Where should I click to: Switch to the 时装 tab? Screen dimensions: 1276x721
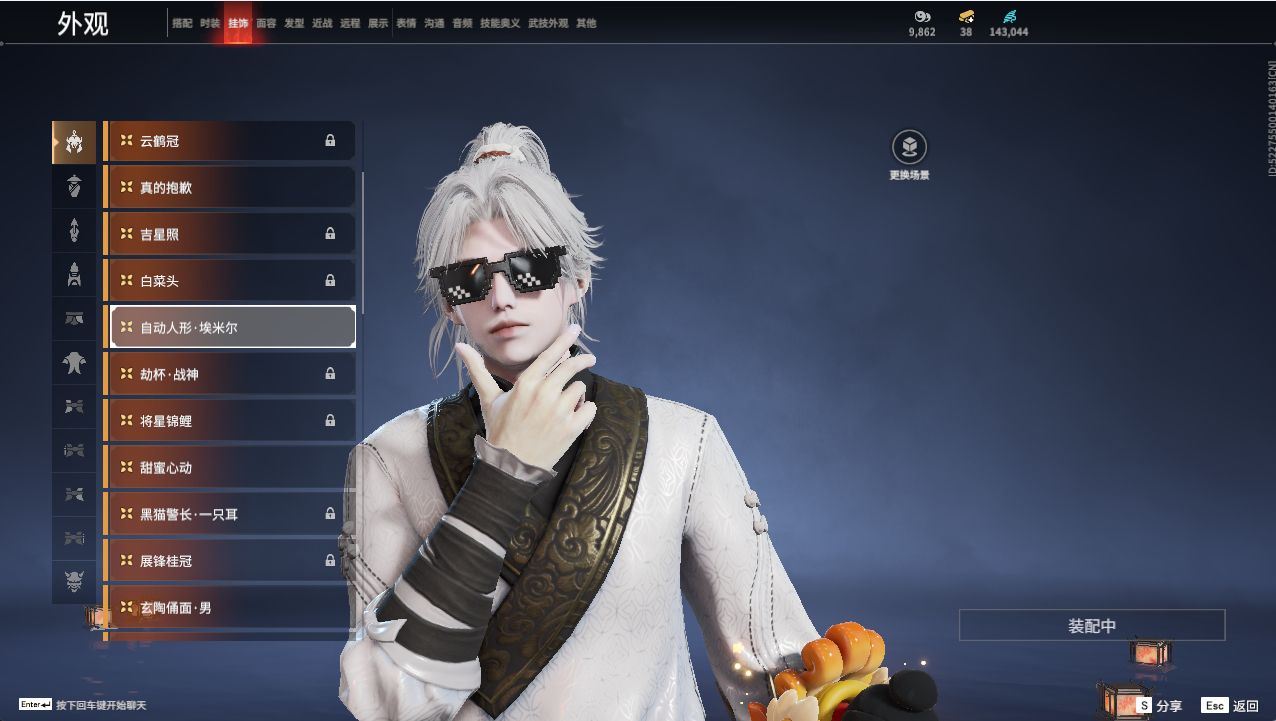[210, 23]
